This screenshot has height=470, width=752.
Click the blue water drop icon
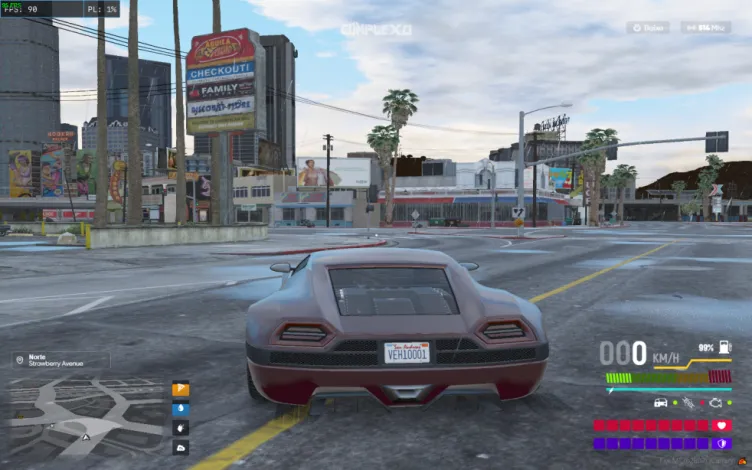[181, 408]
